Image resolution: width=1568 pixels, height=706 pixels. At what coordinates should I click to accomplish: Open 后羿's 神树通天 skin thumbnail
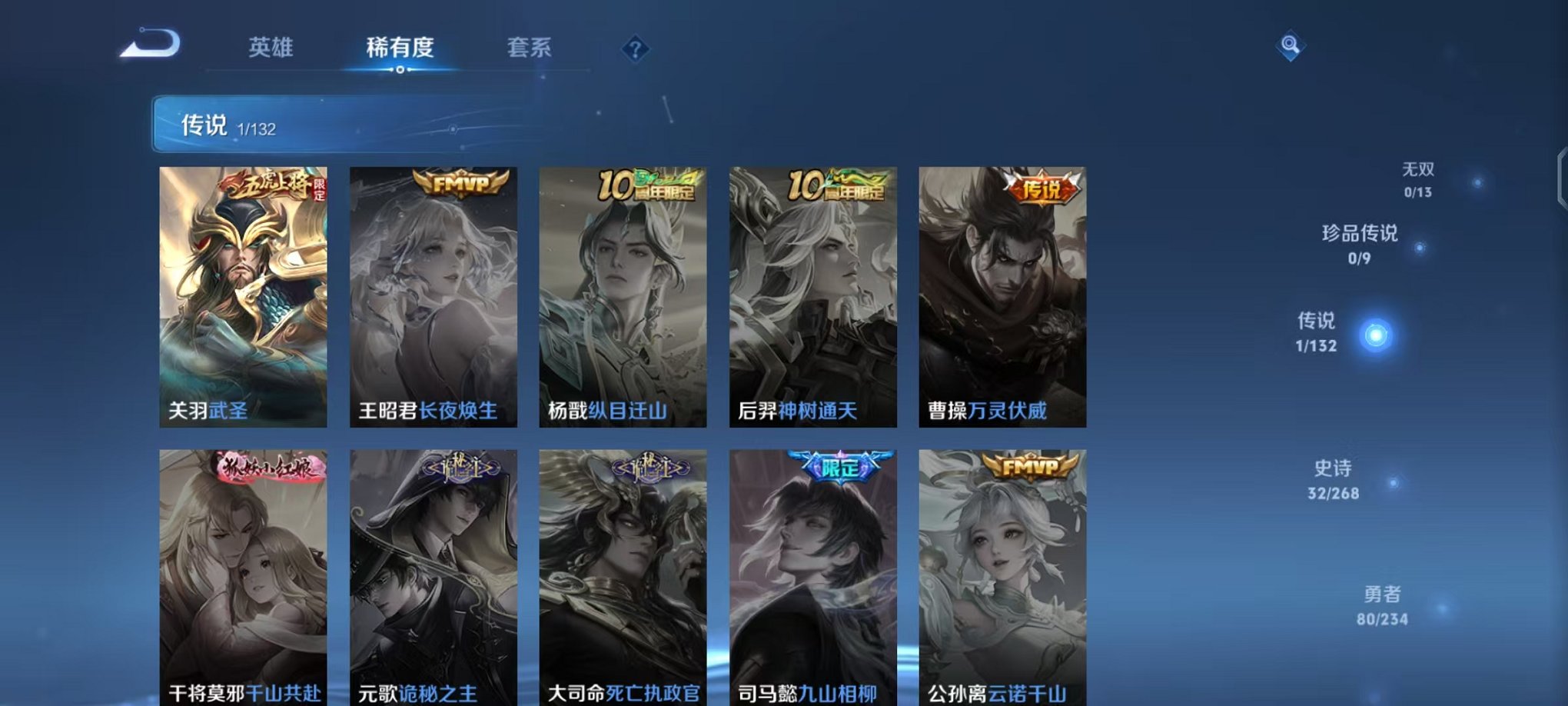pyautogui.click(x=815, y=296)
